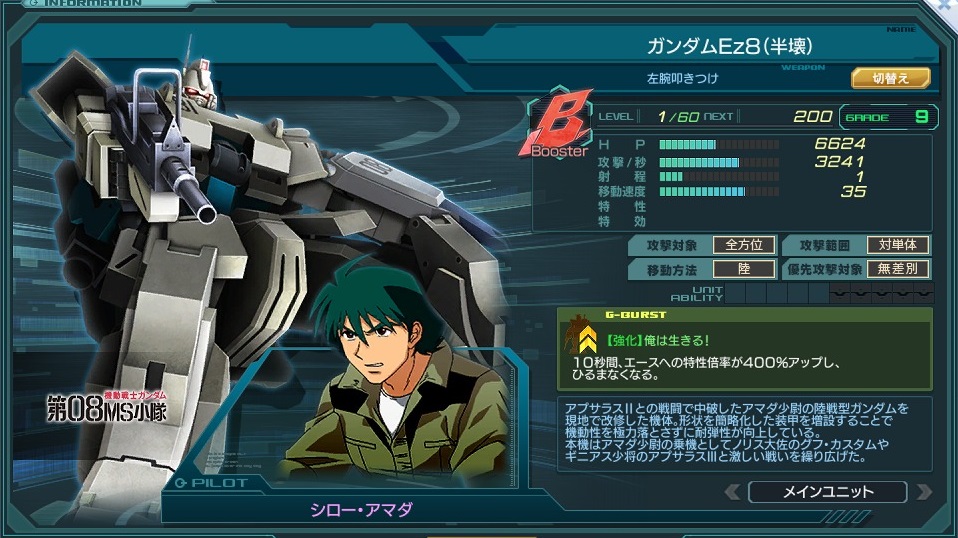The height and width of the screenshot is (538, 958).
Task: Select the previous unit with the left arrow
Action: pyautogui.click(x=733, y=492)
